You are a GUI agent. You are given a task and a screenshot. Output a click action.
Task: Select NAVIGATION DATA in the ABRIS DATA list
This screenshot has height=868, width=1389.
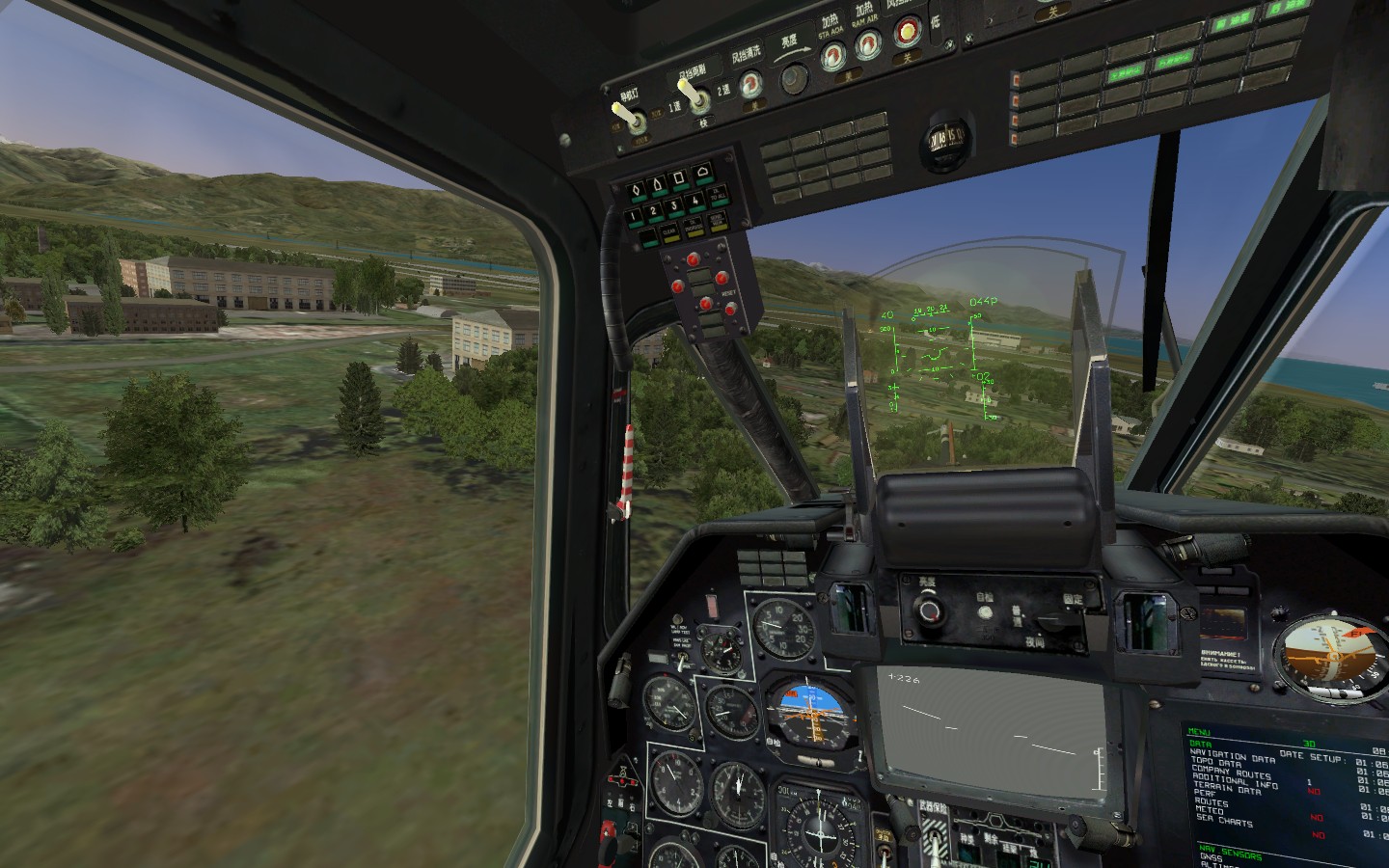1234,755
